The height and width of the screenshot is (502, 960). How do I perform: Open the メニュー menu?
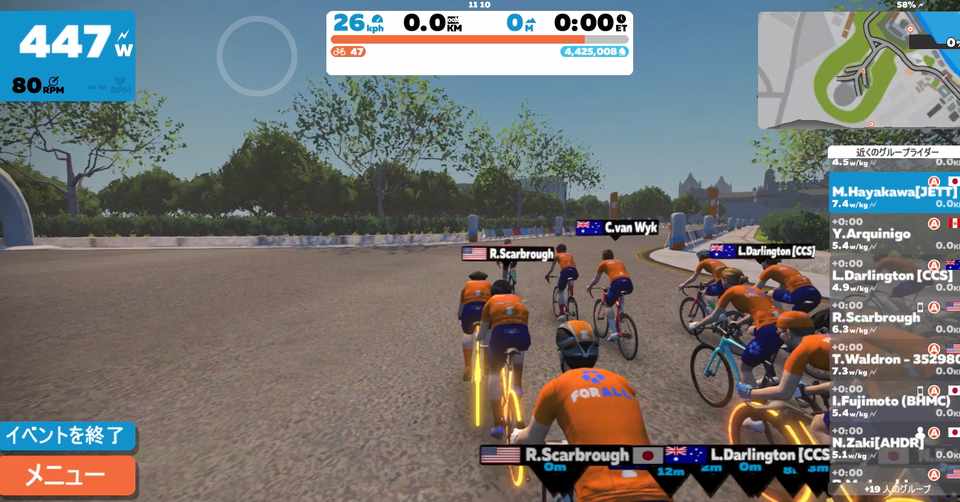pos(66,475)
